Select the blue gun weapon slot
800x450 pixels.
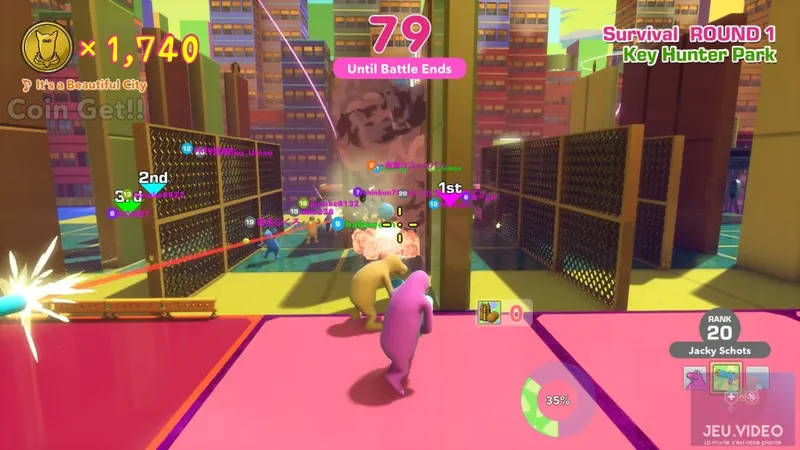725,376
